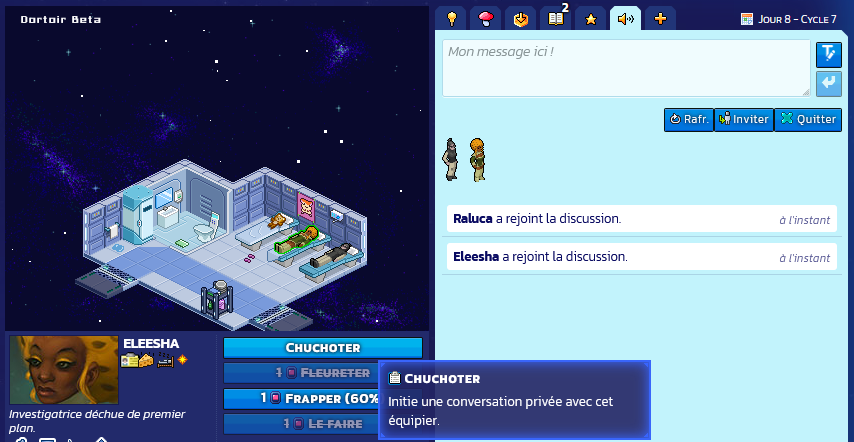Switch to the lightbulb tab
854x442 pixels.
pyautogui.click(x=452, y=18)
